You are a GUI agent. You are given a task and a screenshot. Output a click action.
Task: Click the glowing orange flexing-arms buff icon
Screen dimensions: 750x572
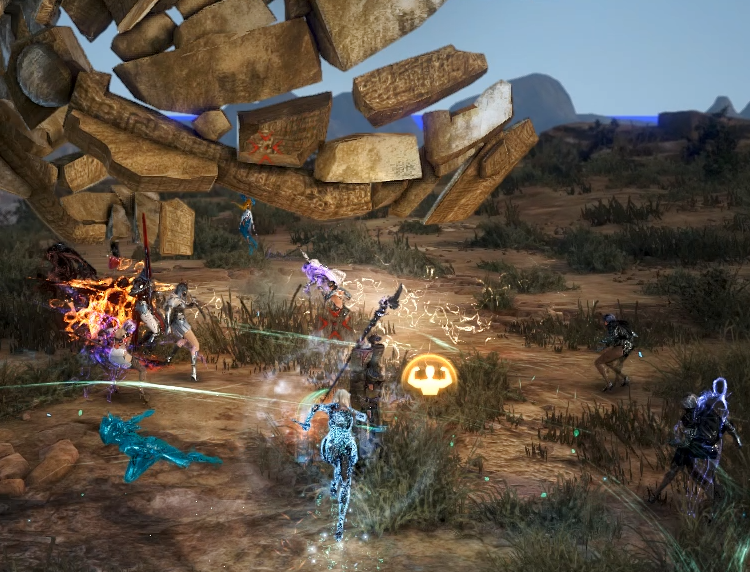(x=430, y=375)
